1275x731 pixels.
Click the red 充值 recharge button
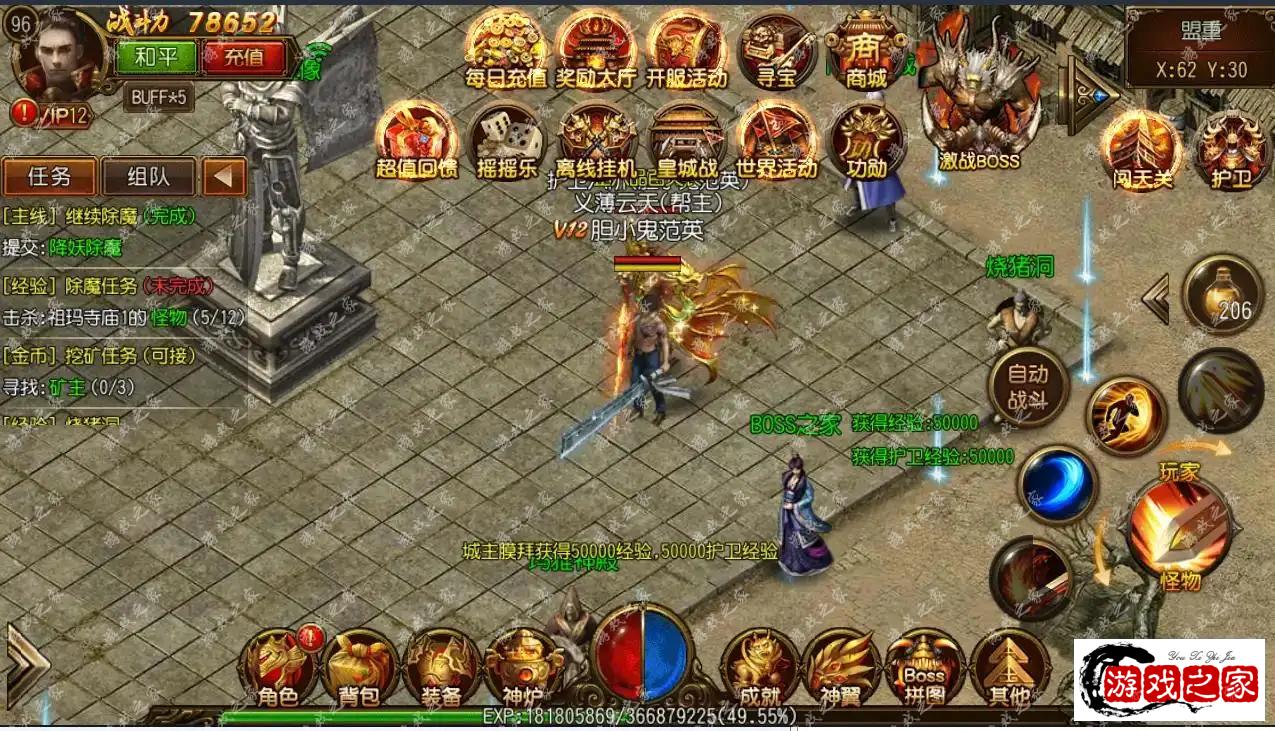coord(243,57)
